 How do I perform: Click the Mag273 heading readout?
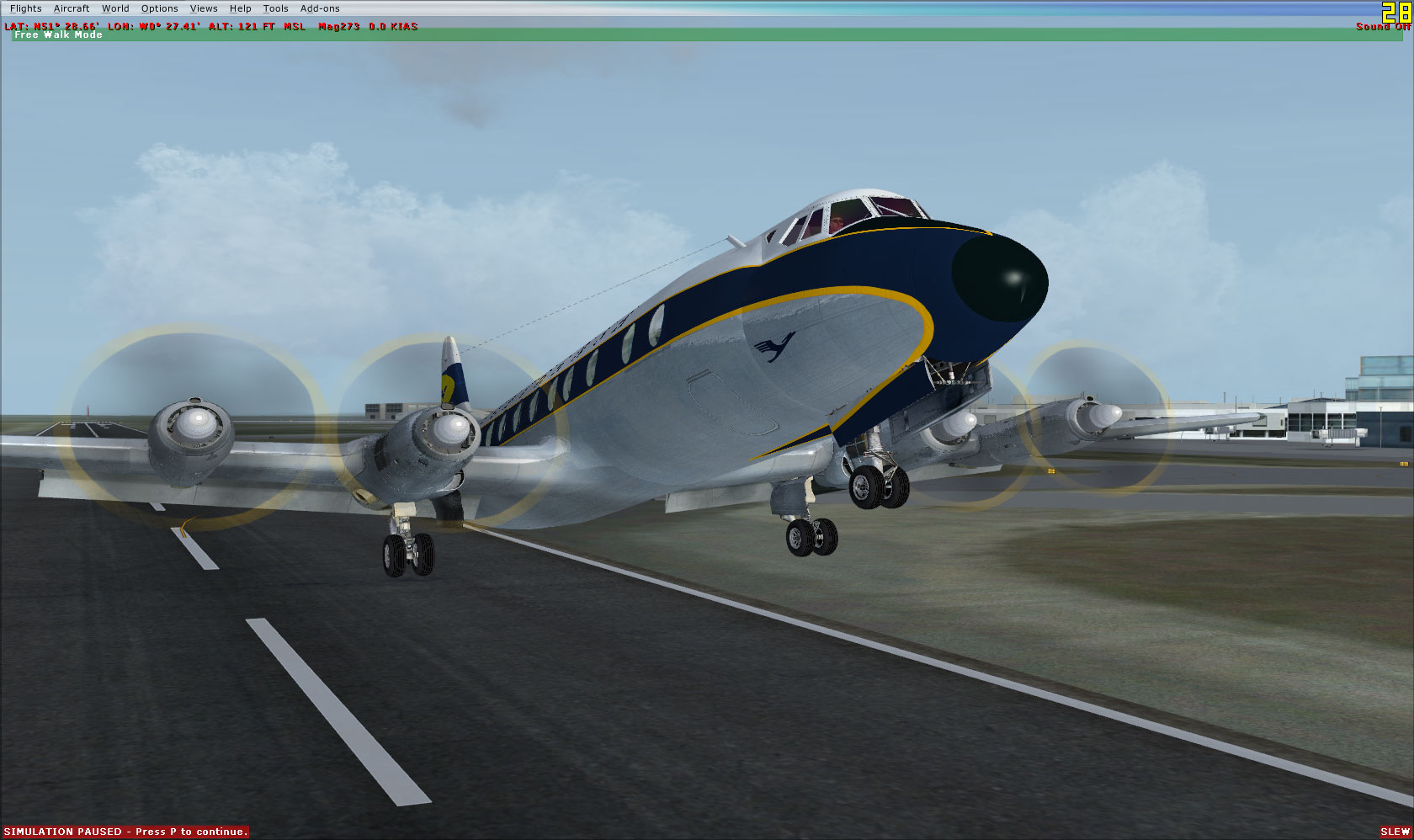pos(337,26)
